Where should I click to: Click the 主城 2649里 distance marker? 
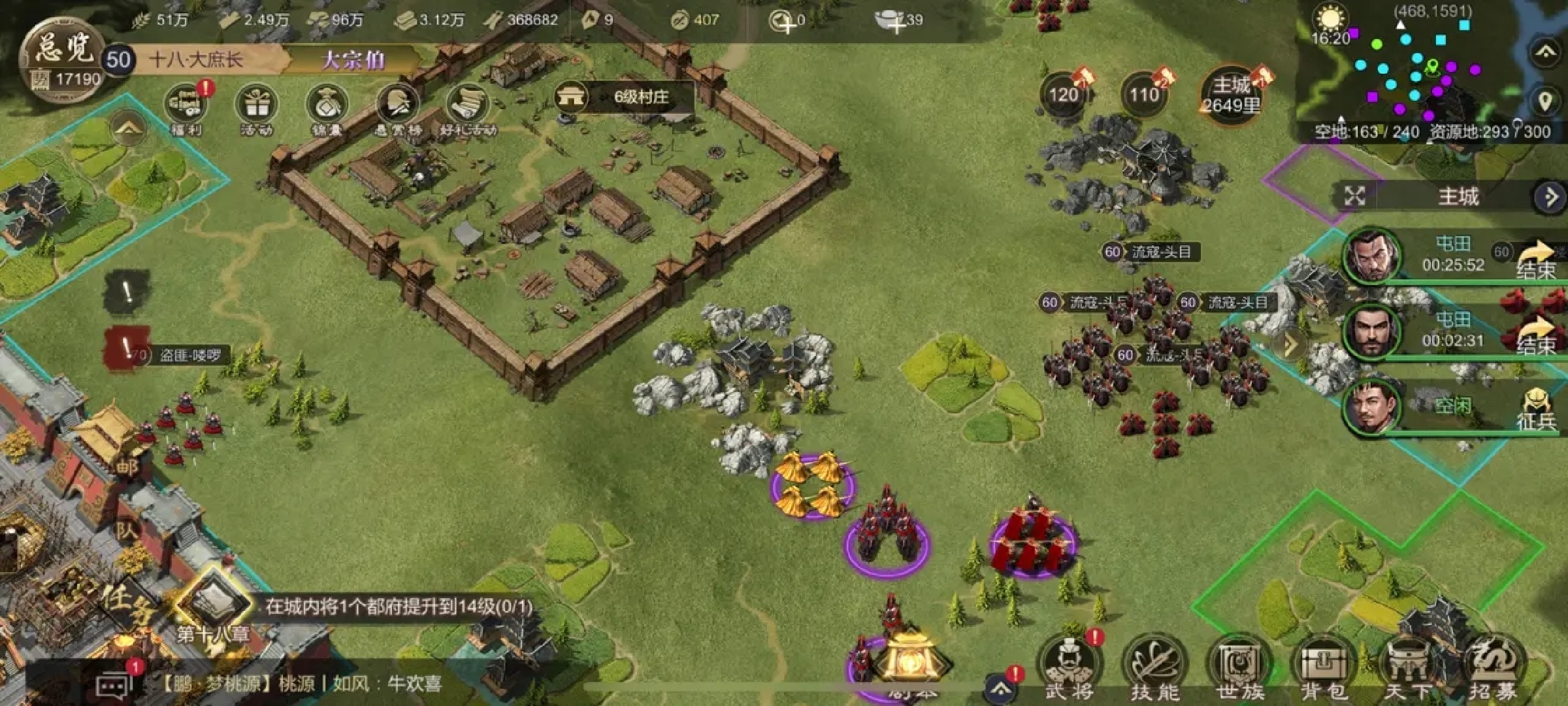[1231, 96]
